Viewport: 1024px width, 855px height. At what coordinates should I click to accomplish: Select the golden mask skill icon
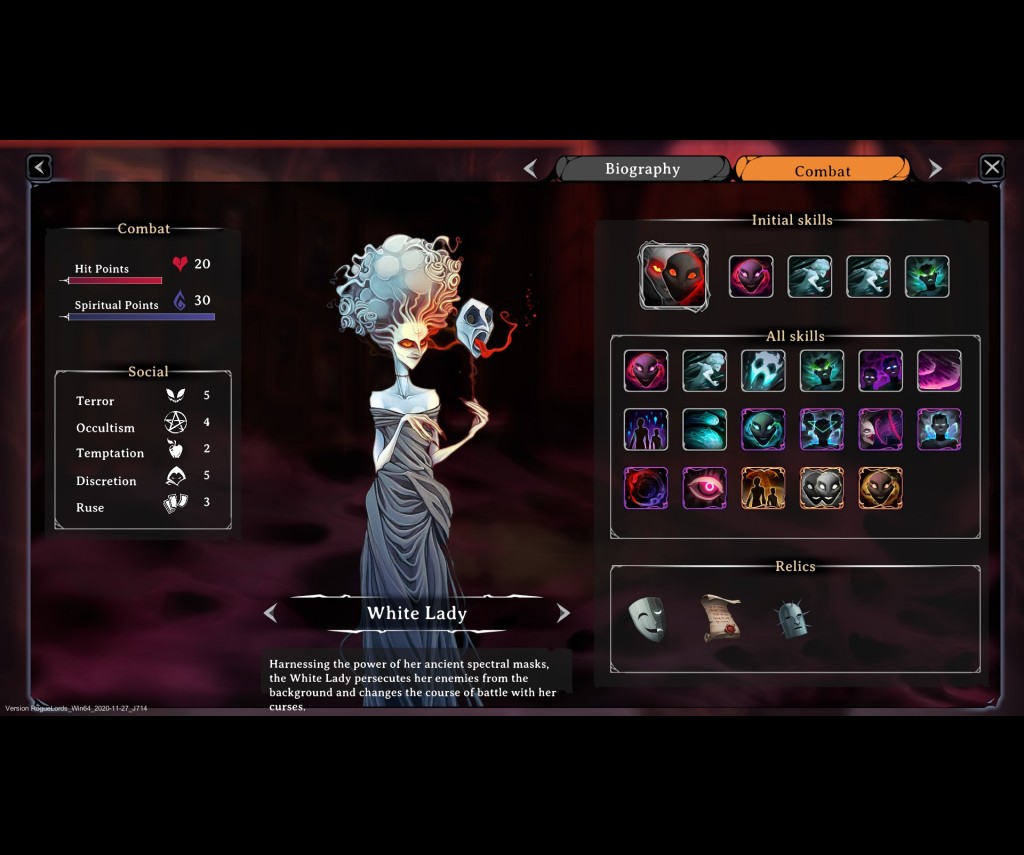880,488
